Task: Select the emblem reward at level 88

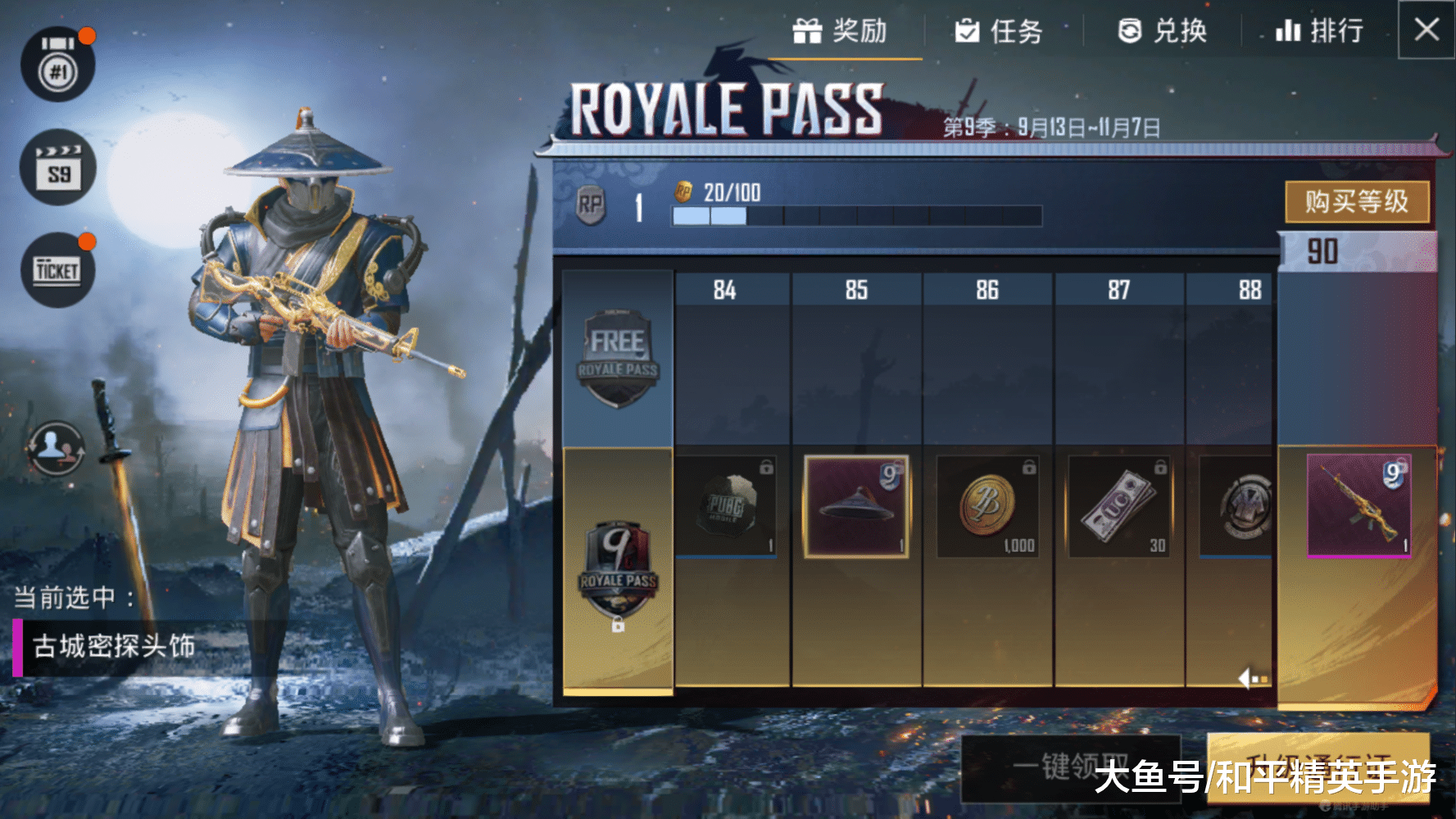Action: click(1236, 506)
